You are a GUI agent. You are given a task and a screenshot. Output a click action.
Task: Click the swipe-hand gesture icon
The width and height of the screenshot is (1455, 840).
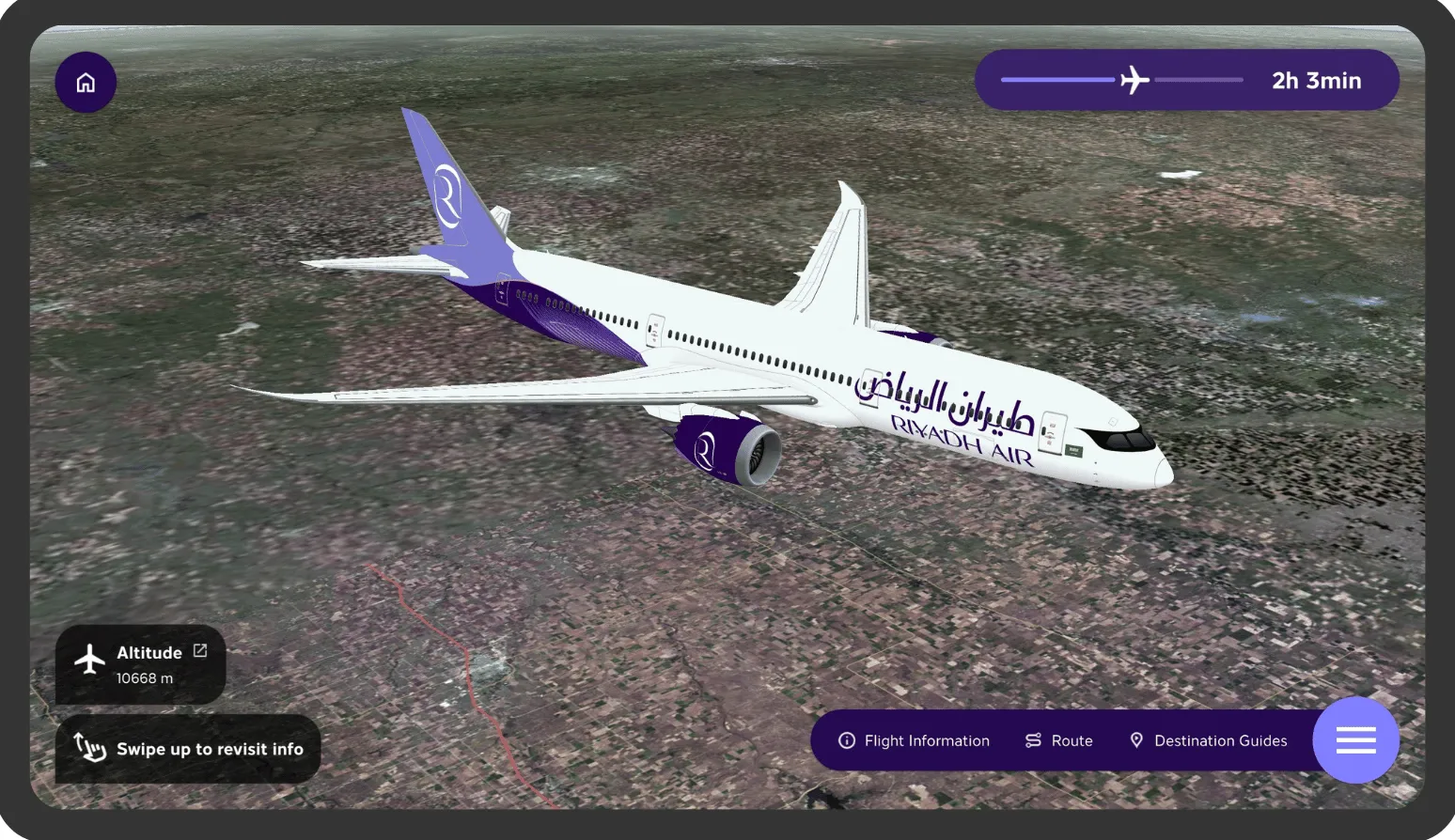89,749
